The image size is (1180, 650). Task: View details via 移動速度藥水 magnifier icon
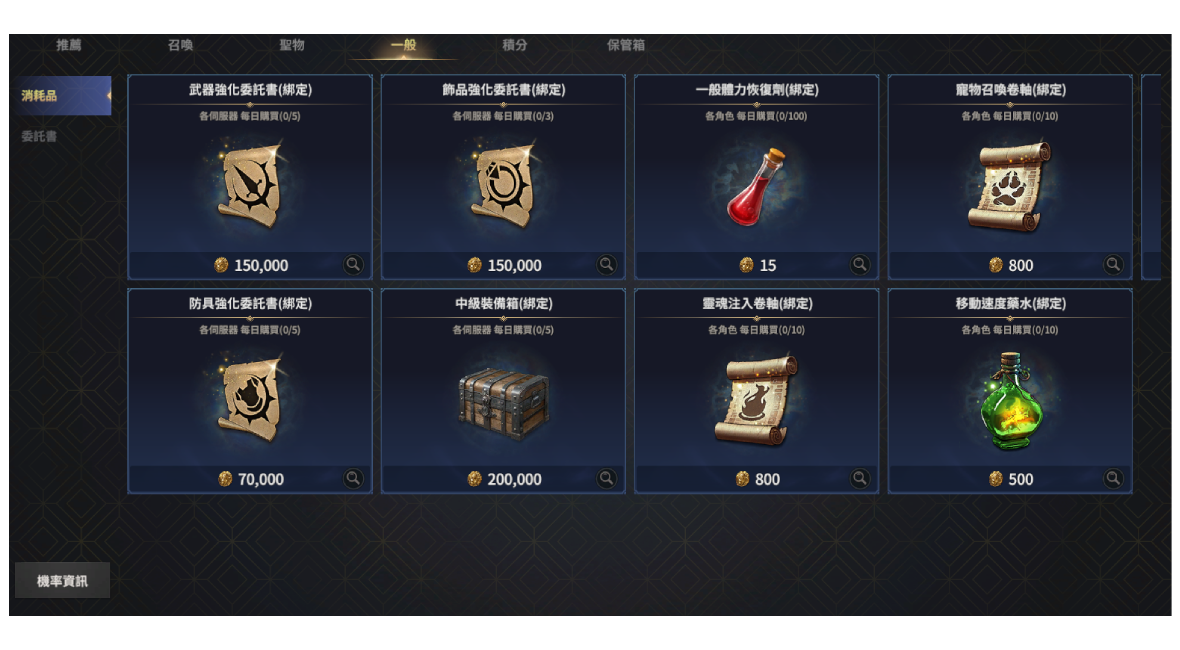pos(1113,479)
